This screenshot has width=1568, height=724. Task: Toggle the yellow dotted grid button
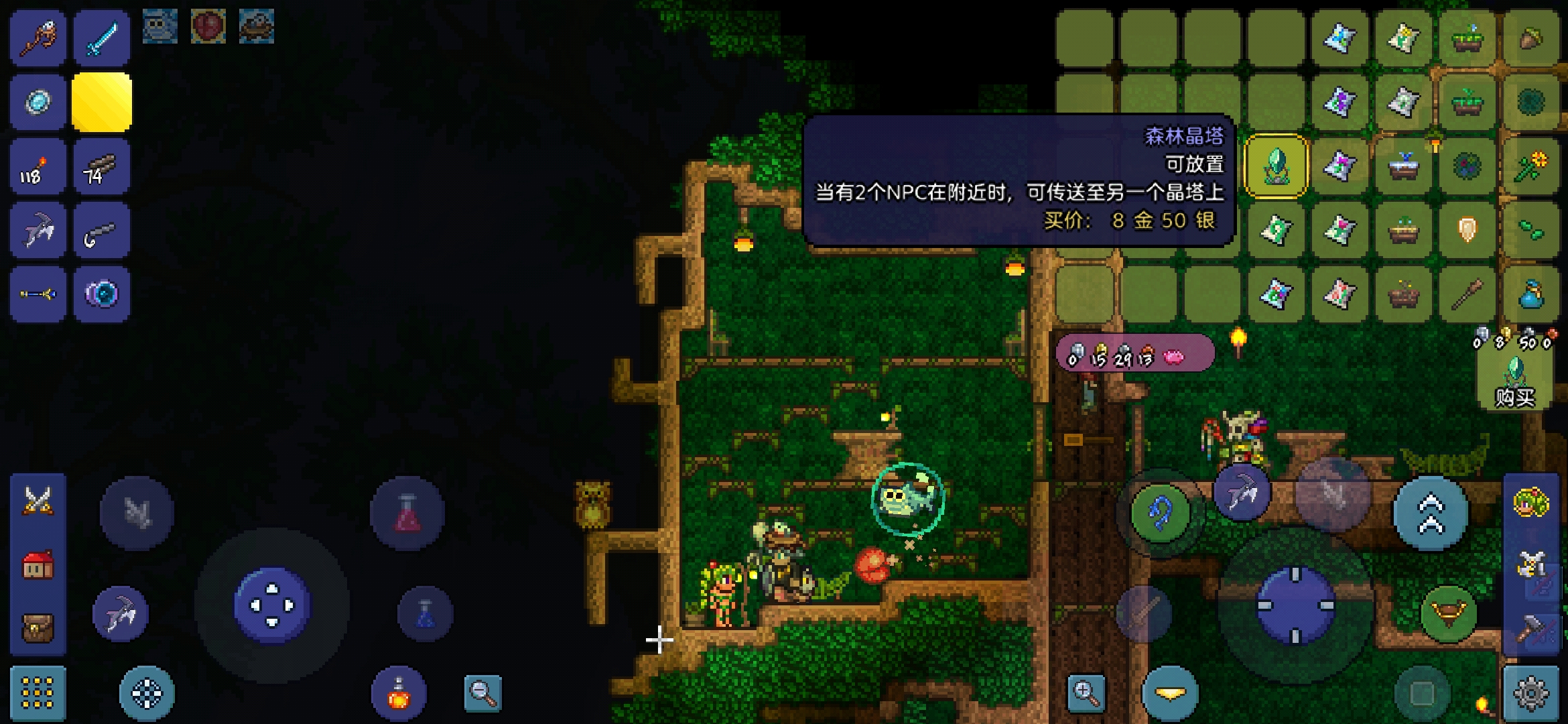[x=38, y=692]
